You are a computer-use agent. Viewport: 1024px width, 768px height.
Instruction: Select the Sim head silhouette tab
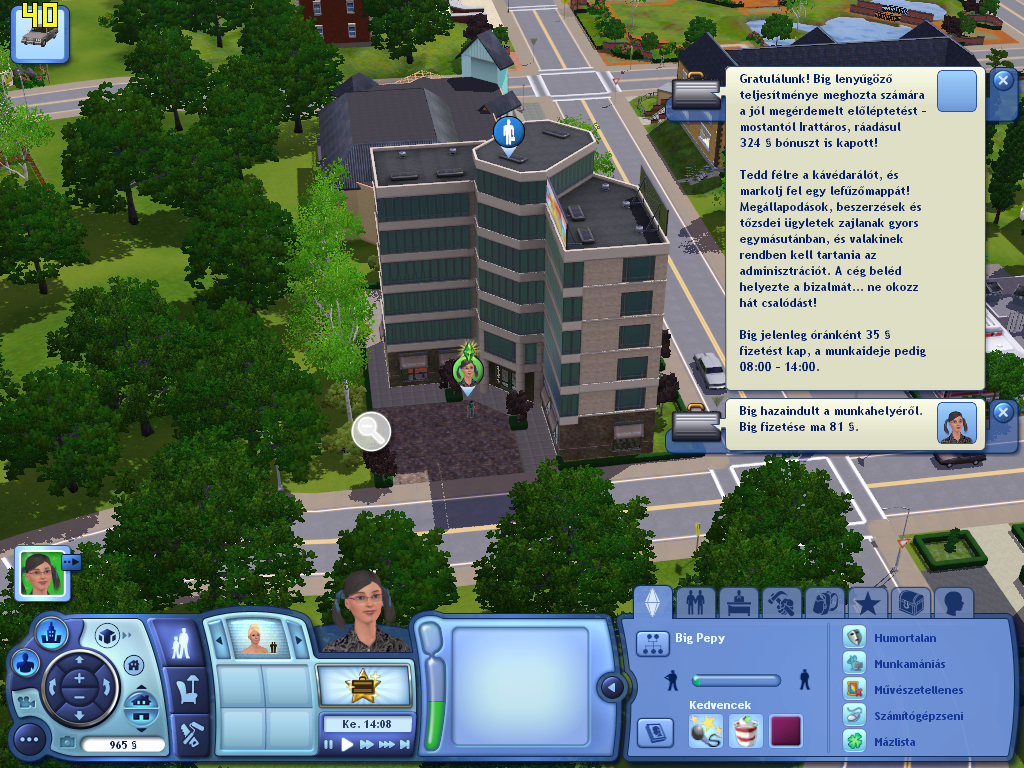[x=954, y=602]
